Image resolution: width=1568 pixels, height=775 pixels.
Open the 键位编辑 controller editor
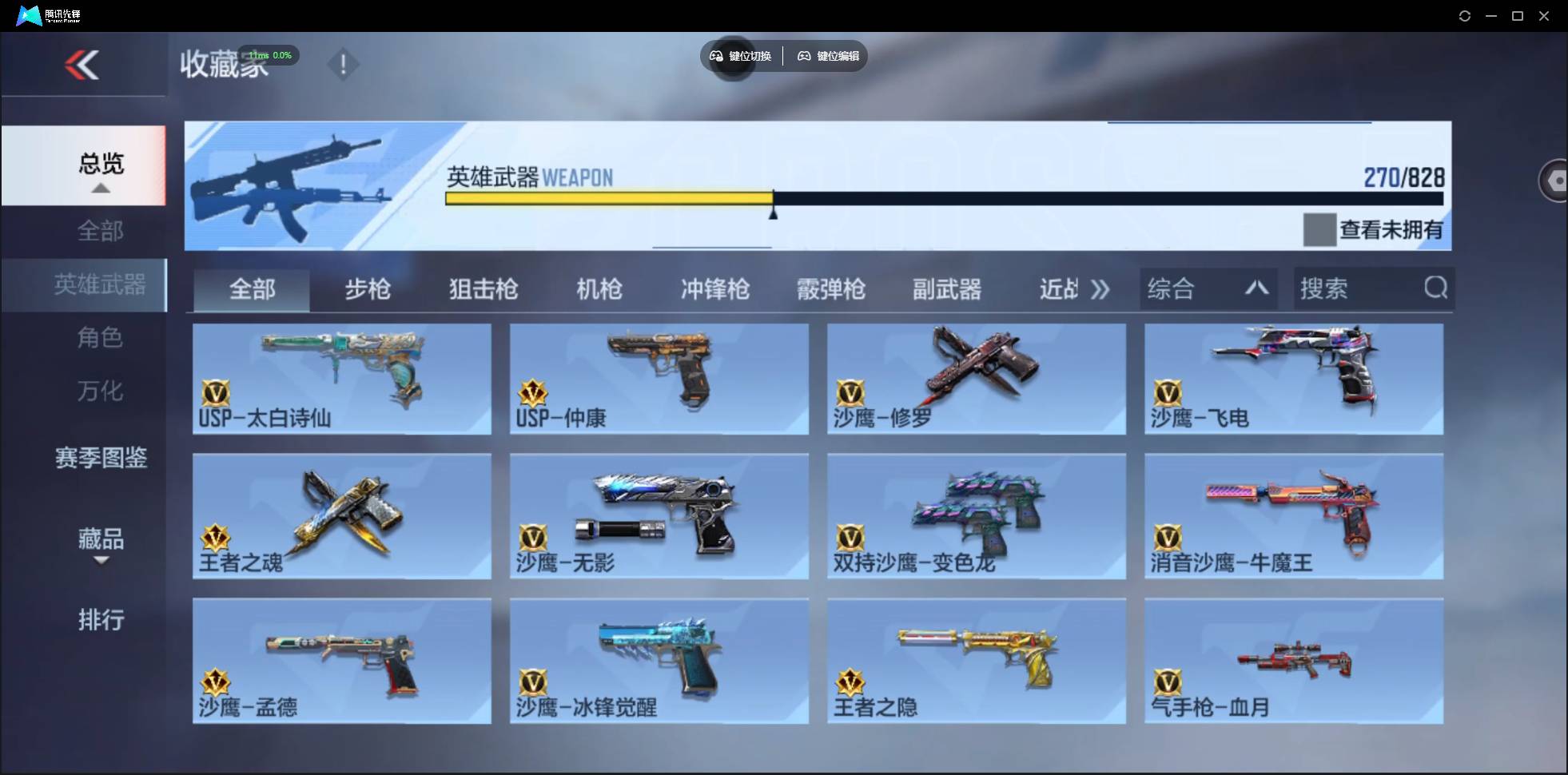(x=804, y=56)
